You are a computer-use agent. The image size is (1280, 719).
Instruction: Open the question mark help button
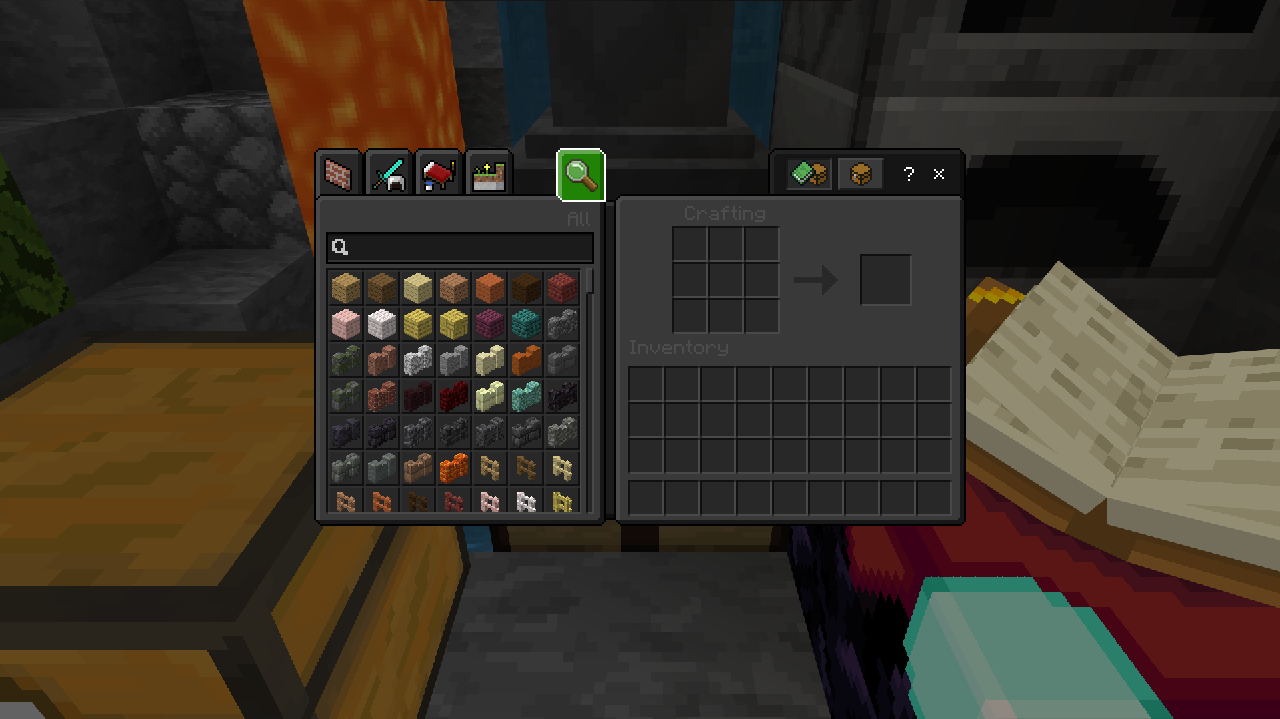pyautogui.click(x=908, y=174)
